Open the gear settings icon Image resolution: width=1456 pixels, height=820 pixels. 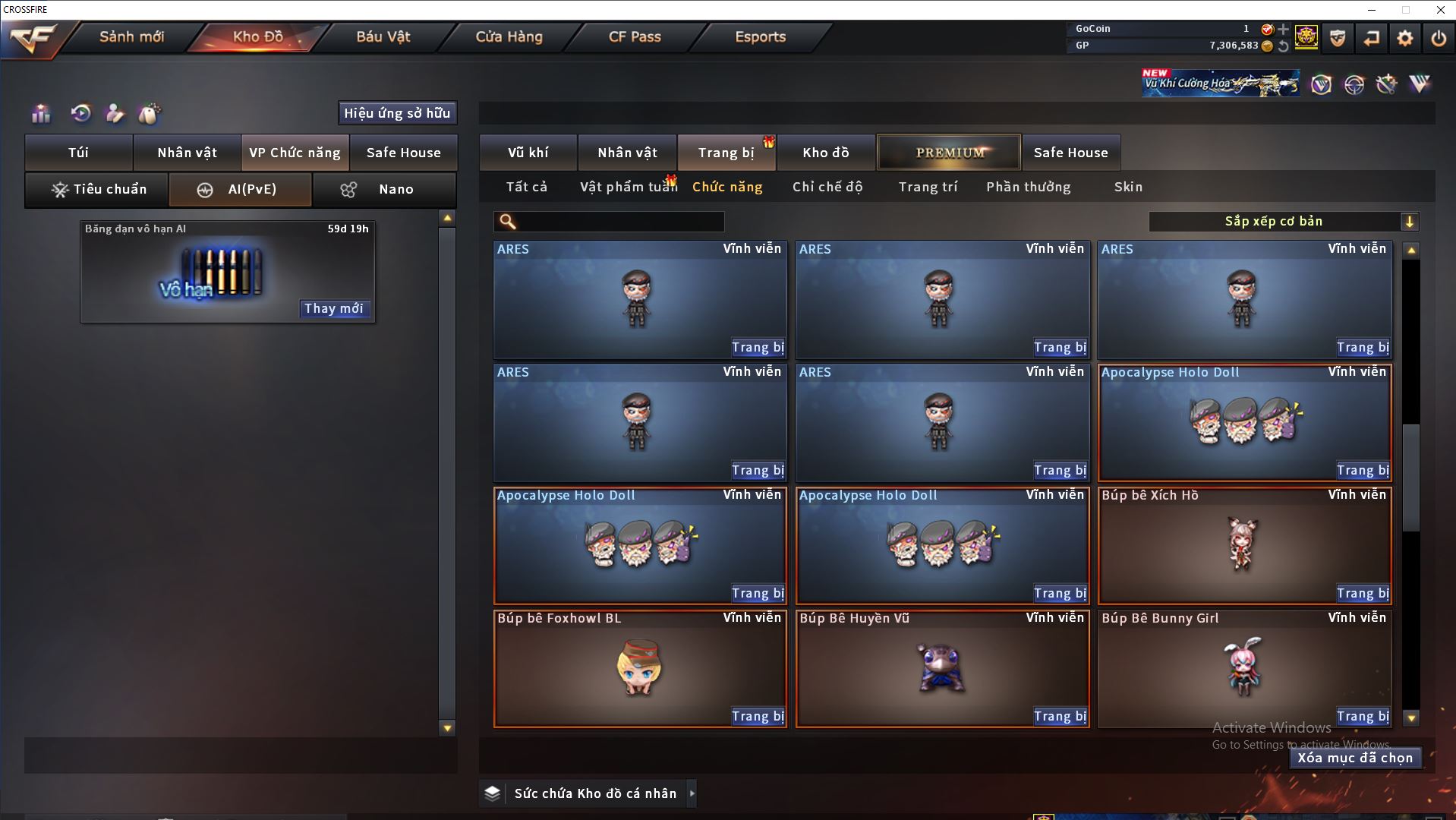click(x=1404, y=38)
